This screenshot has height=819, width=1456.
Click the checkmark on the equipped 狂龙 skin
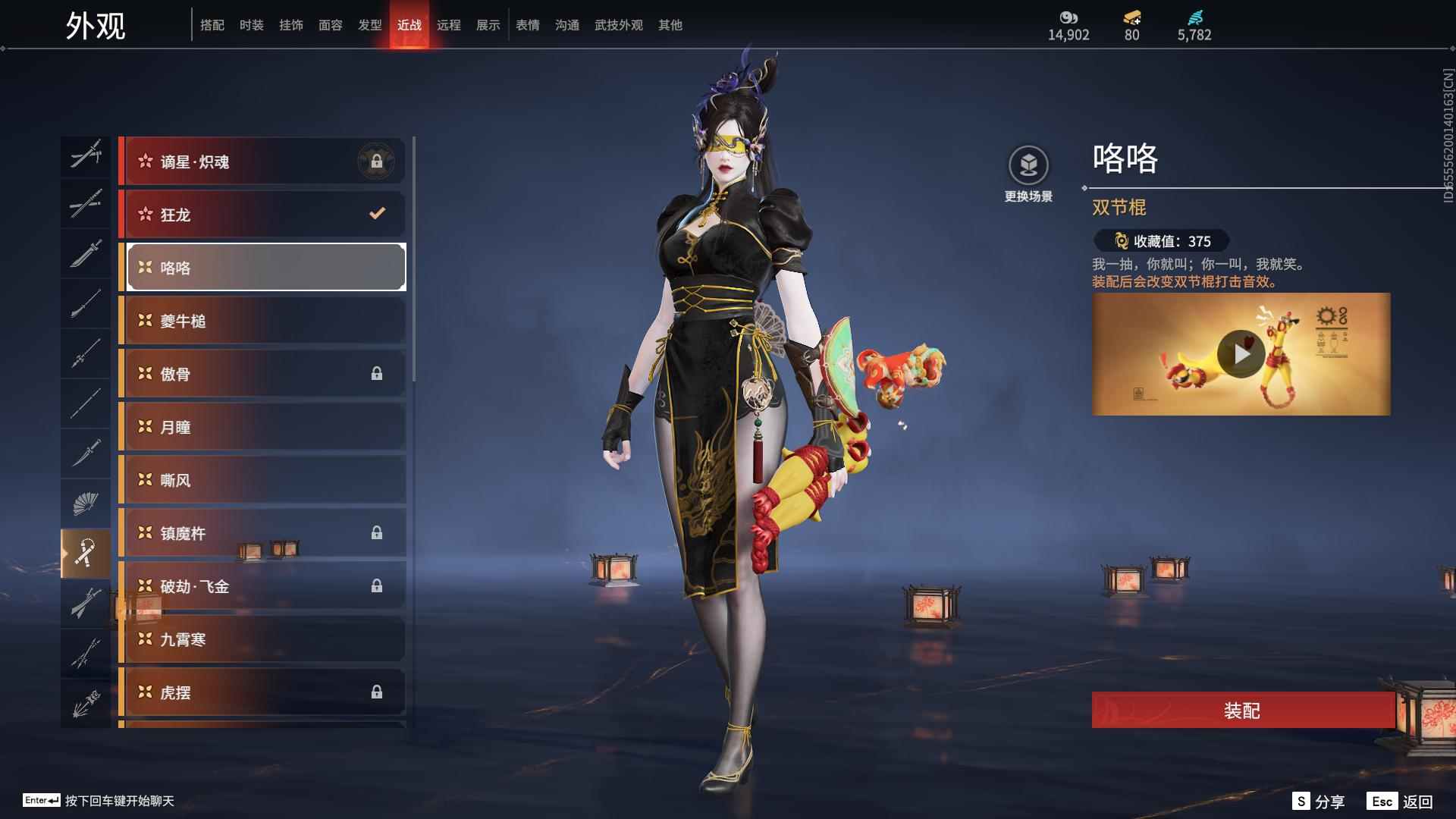click(x=377, y=215)
